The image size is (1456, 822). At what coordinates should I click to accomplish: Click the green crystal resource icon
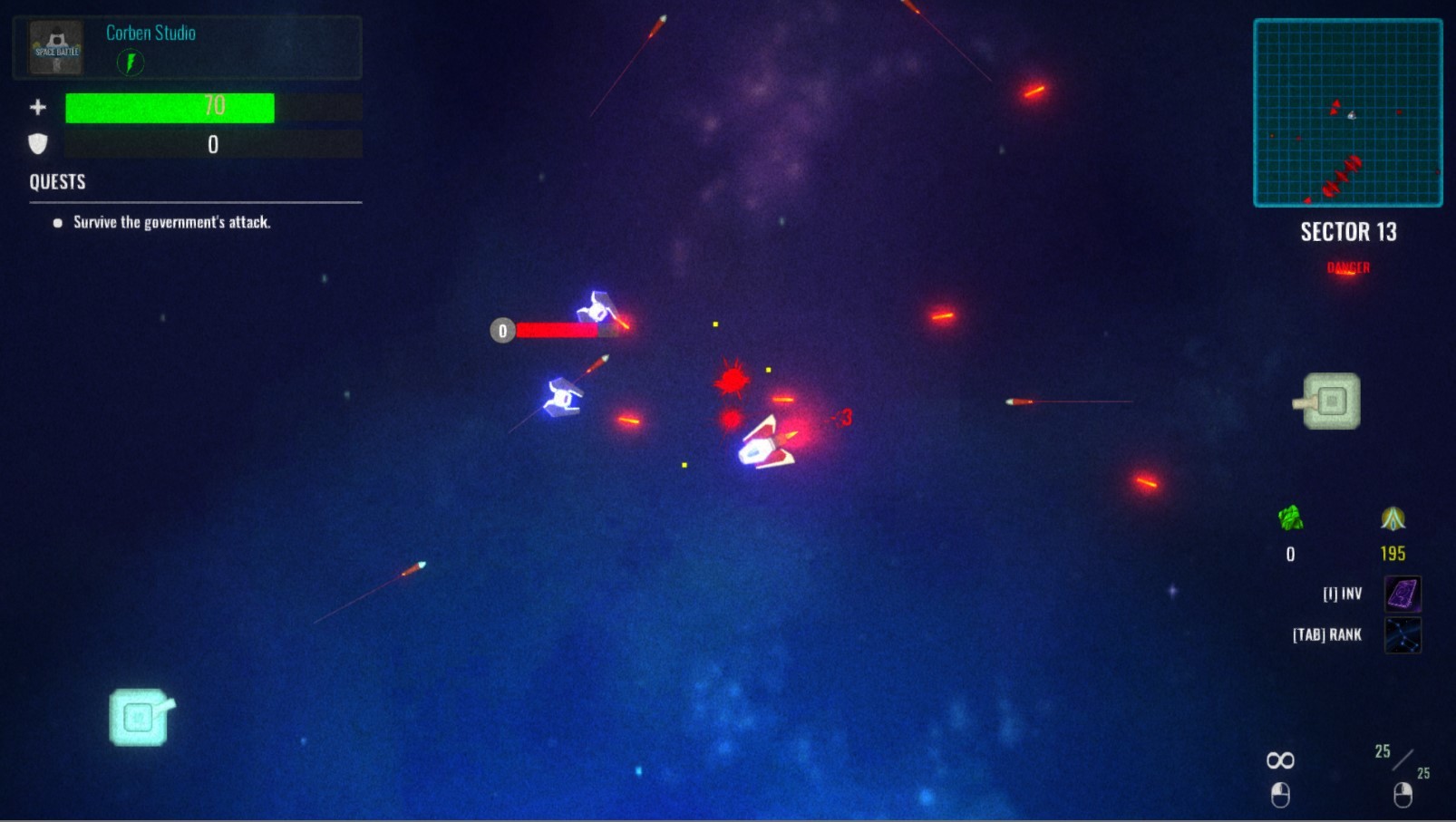[x=1289, y=519]
